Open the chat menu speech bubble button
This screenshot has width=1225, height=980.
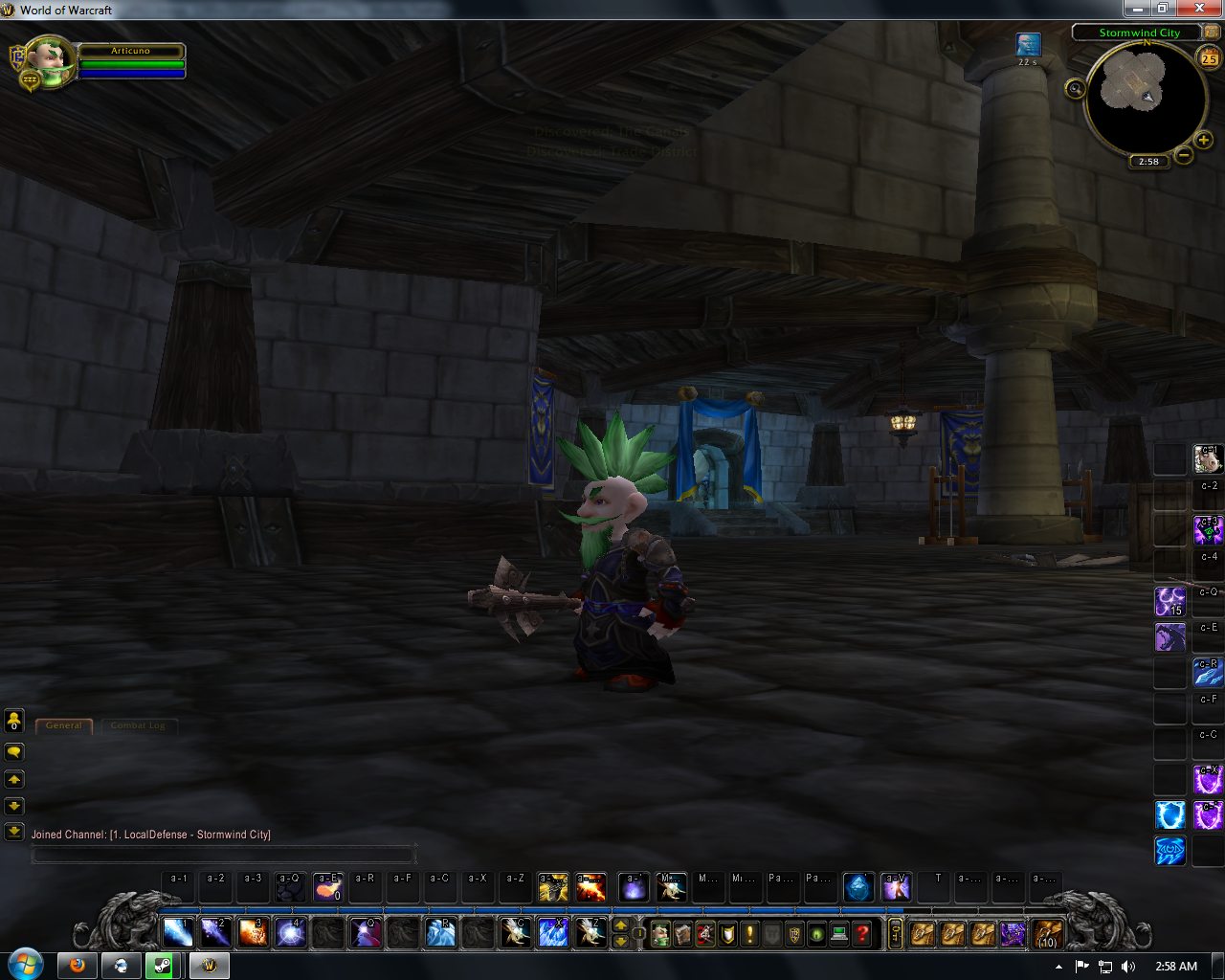(14, 752)
